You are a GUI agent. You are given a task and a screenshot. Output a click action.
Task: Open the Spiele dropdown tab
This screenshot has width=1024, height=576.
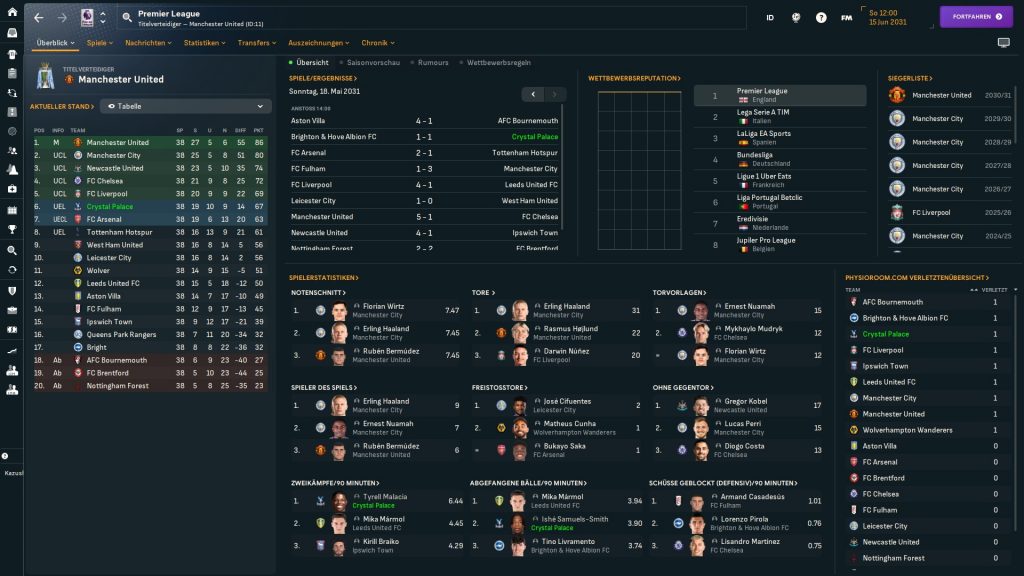(x=100, y=43)
